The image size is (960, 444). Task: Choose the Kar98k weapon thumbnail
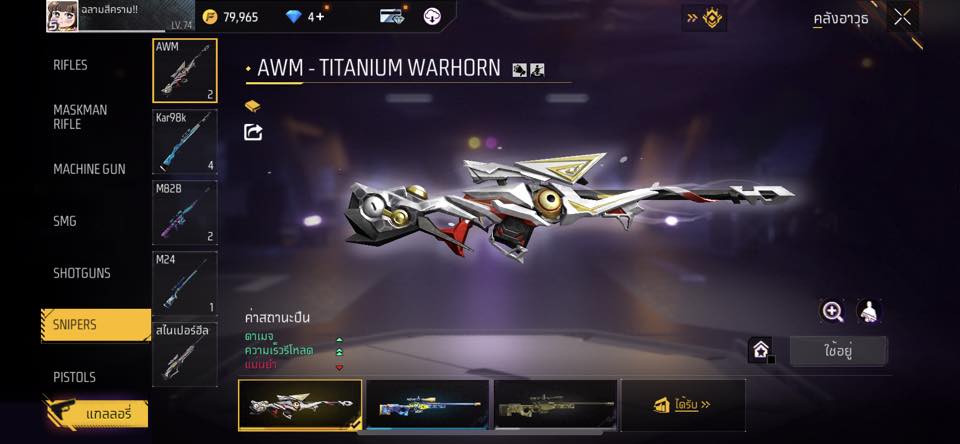tap(185, 142)
